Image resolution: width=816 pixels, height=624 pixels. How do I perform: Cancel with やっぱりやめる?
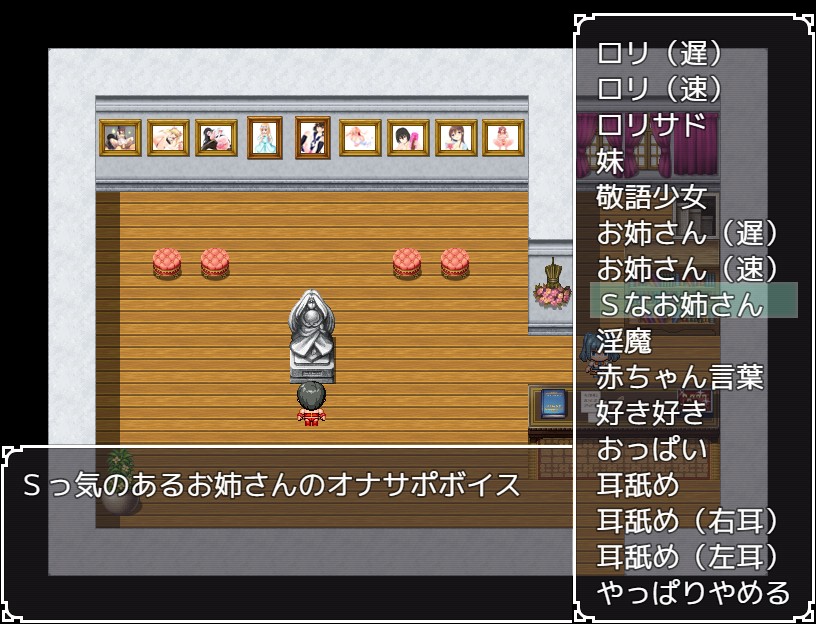pyautogui.click(x=693, y=593)
